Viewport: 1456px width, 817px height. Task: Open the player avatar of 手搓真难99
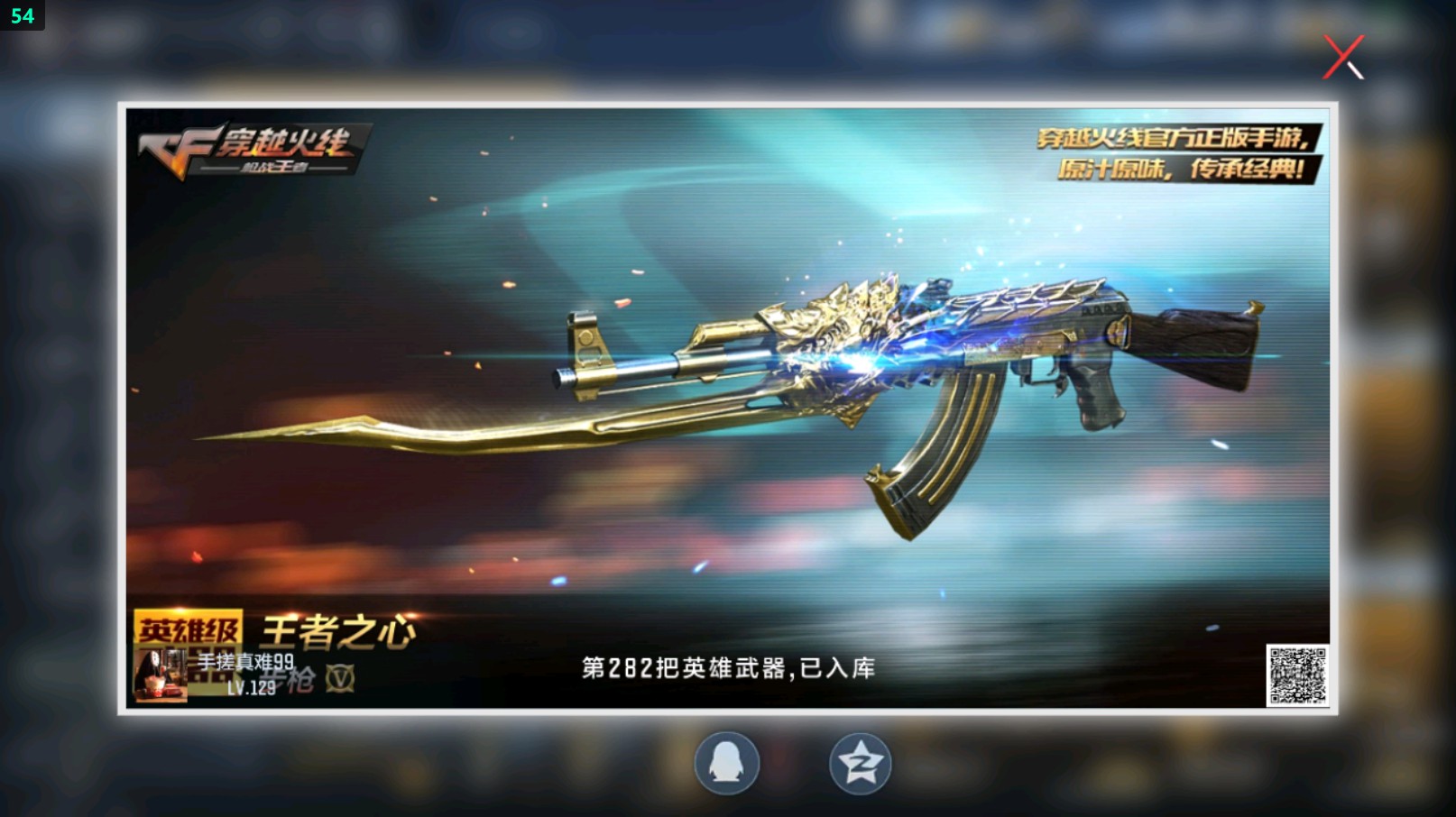click(162, 675)
